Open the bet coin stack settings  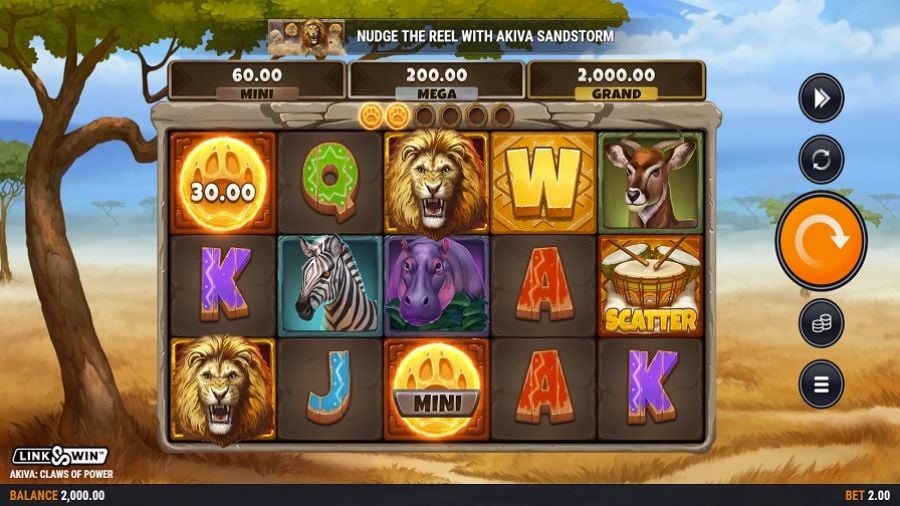tap(821, 323)
